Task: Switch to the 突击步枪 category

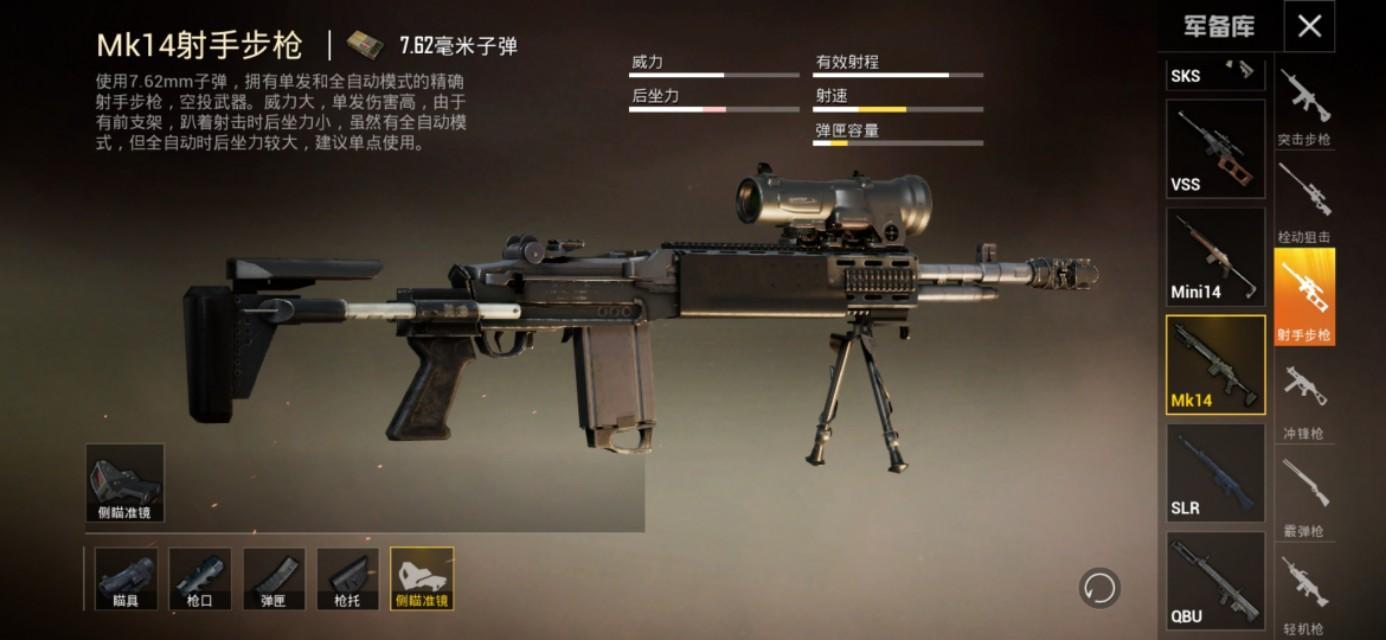Action: [x=1304, y=107]
